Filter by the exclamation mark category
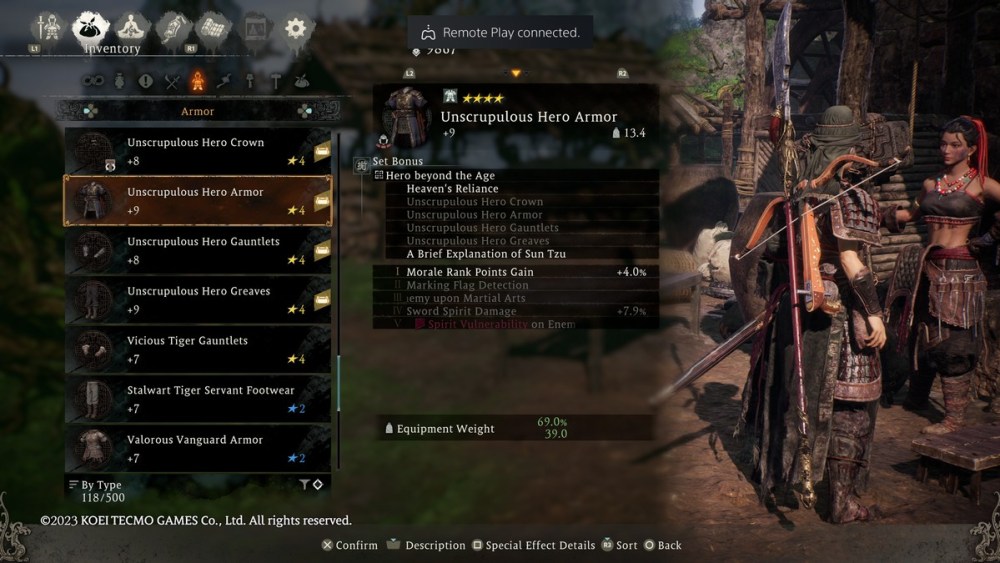Image resolution: width=1000 pixels, height=563 pixels. click(146, 82)
